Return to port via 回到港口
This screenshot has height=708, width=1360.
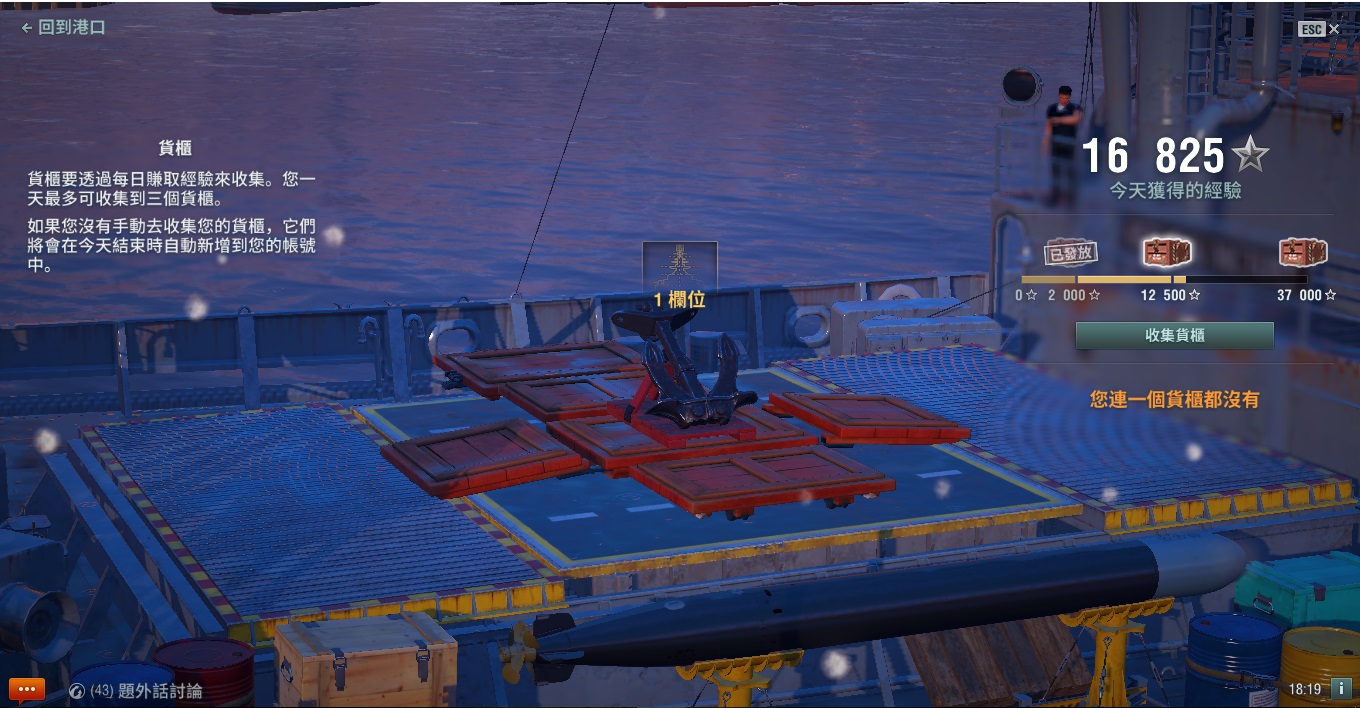[x=63, y=28]
